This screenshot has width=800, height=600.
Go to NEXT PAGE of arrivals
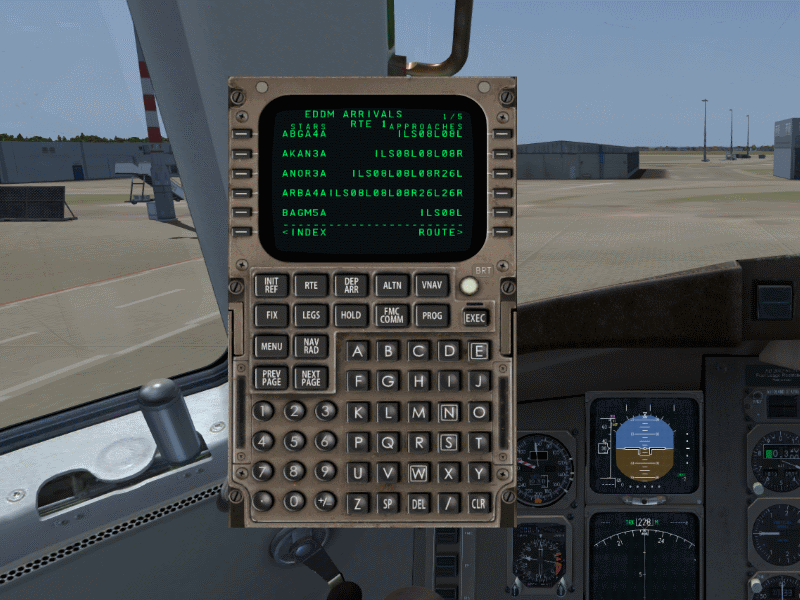pos(310,378)
